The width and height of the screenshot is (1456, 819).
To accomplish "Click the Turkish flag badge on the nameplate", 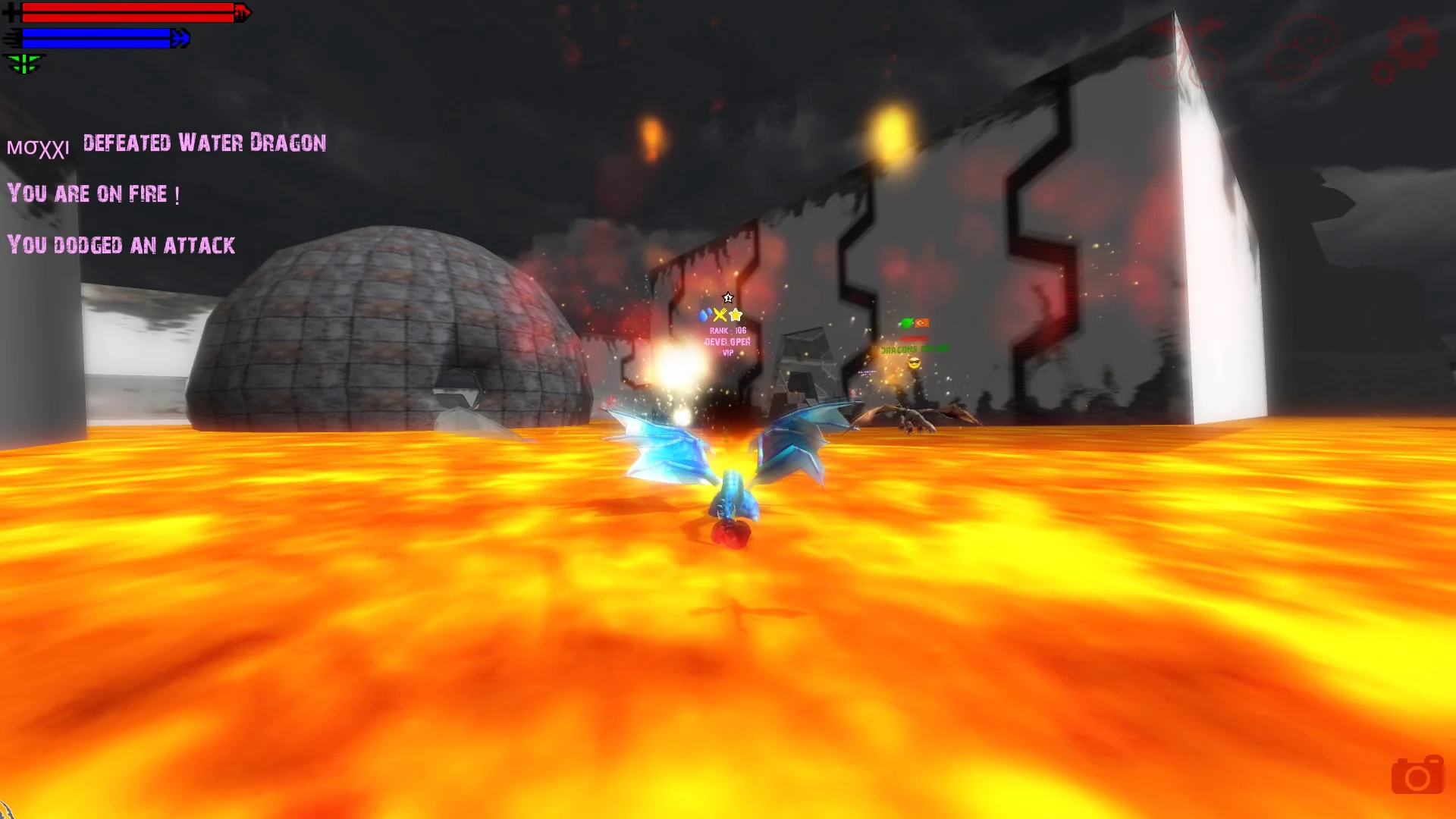I will pyautogui.click(x=922, y=323).
